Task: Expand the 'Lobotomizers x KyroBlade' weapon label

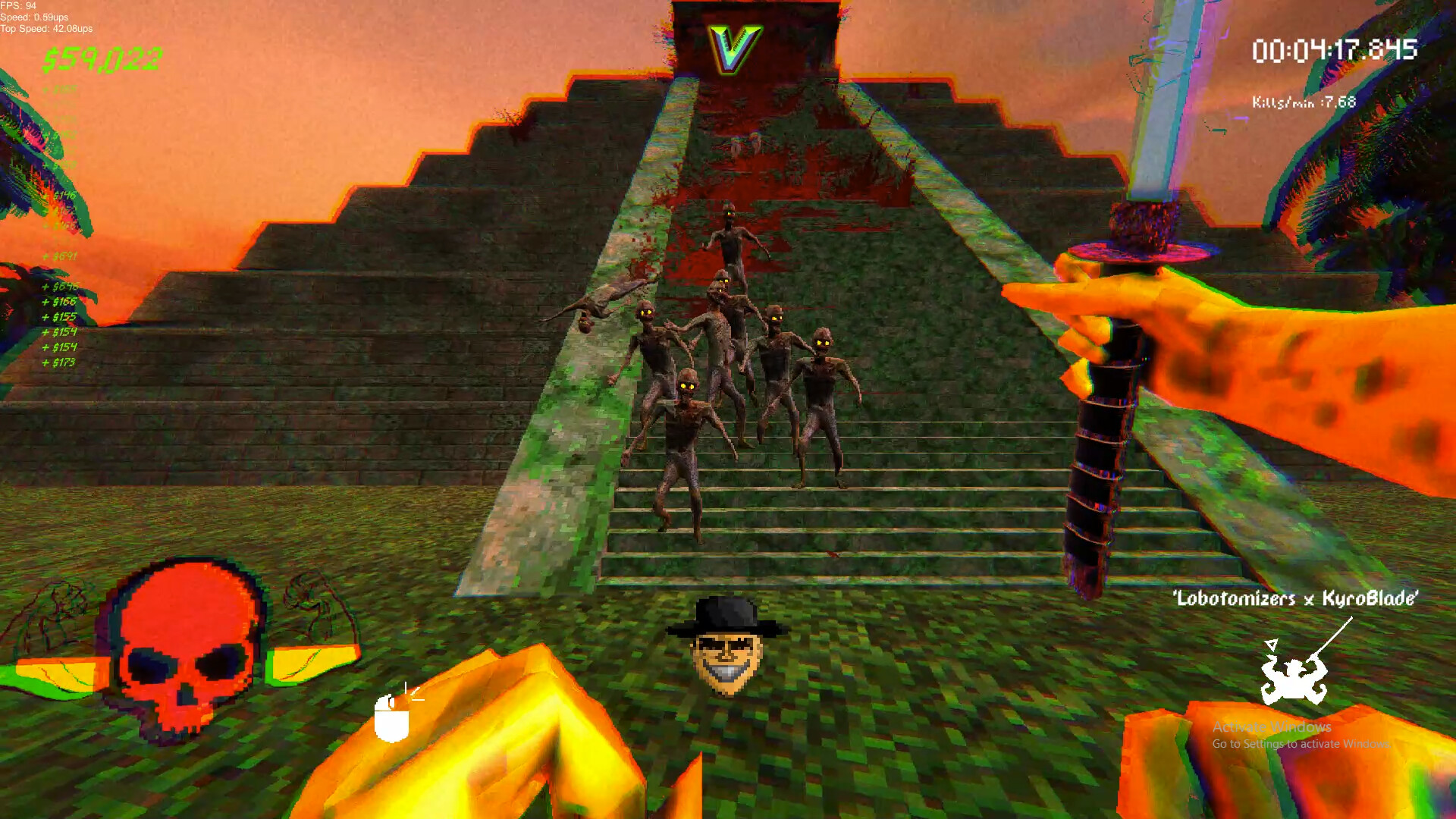Action: [x=1297, y=599]
